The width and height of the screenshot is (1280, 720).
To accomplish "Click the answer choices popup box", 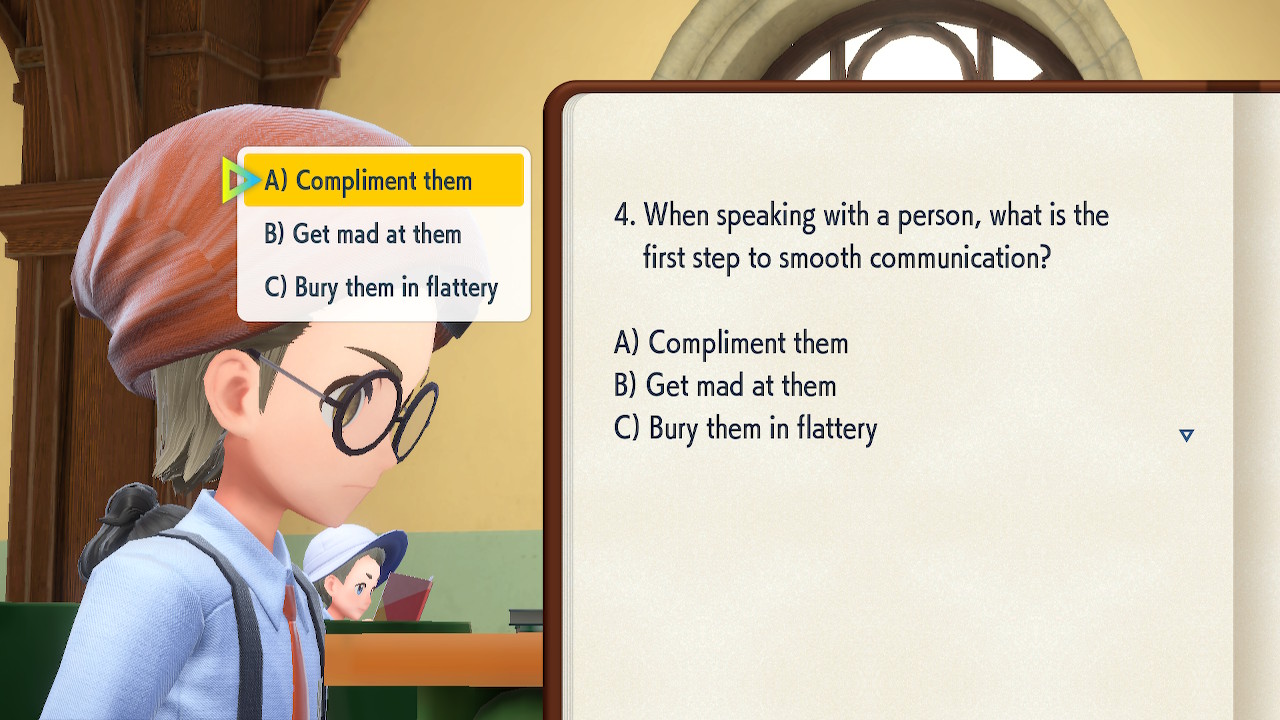I will click(383, 234).
